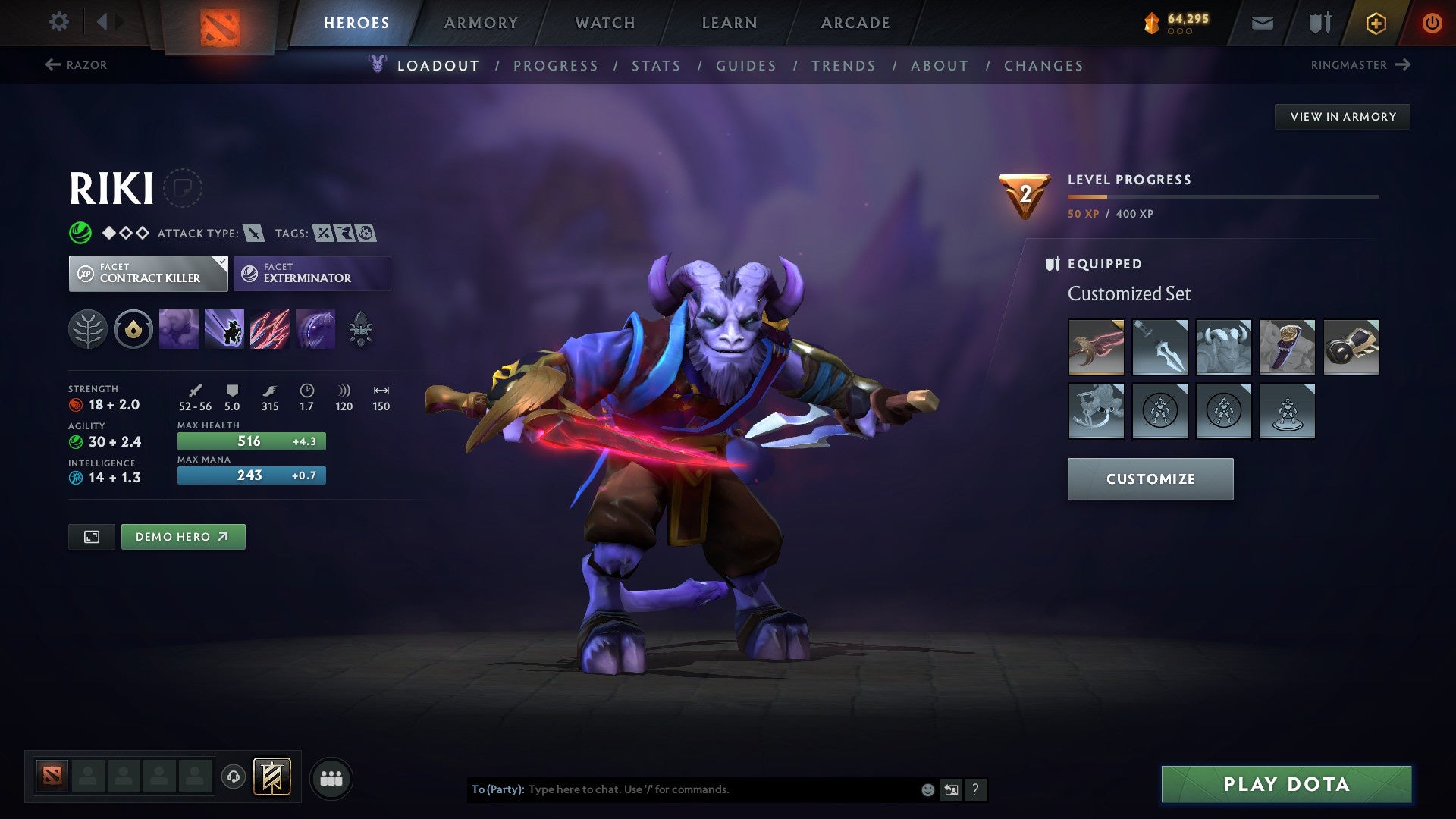Expand the Contract Killer facet chevron
The width and height of the screenshot is (1456, 819).
pos(220,262)
